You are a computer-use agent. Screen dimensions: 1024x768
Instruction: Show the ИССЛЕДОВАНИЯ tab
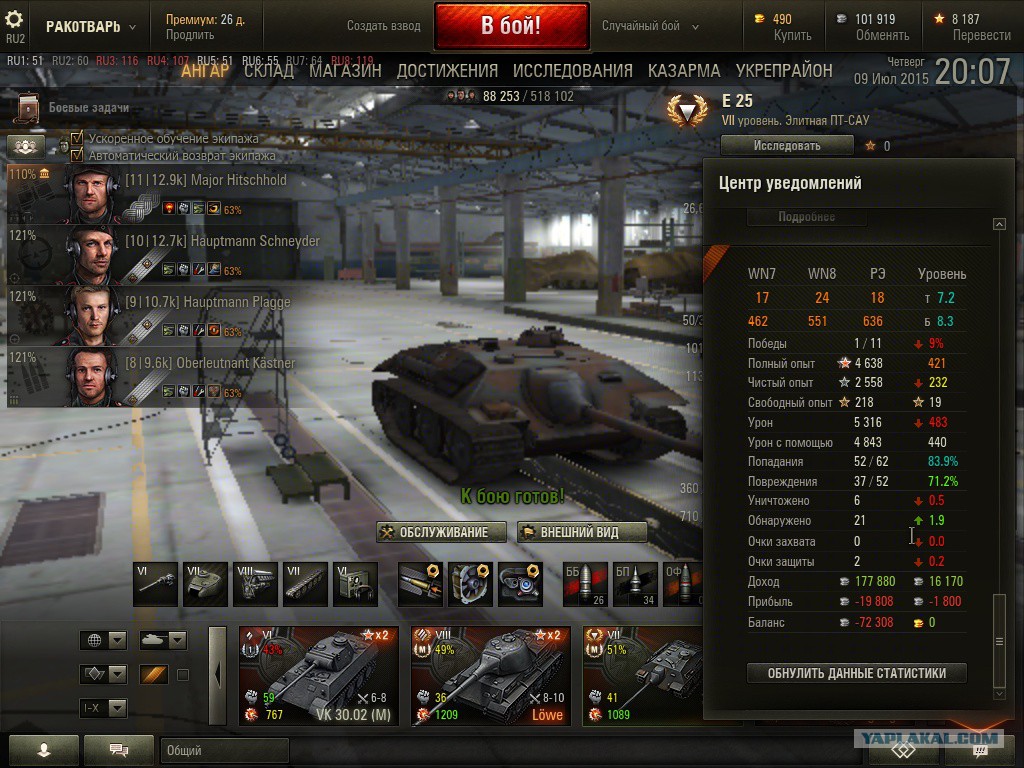click(572, 71)
